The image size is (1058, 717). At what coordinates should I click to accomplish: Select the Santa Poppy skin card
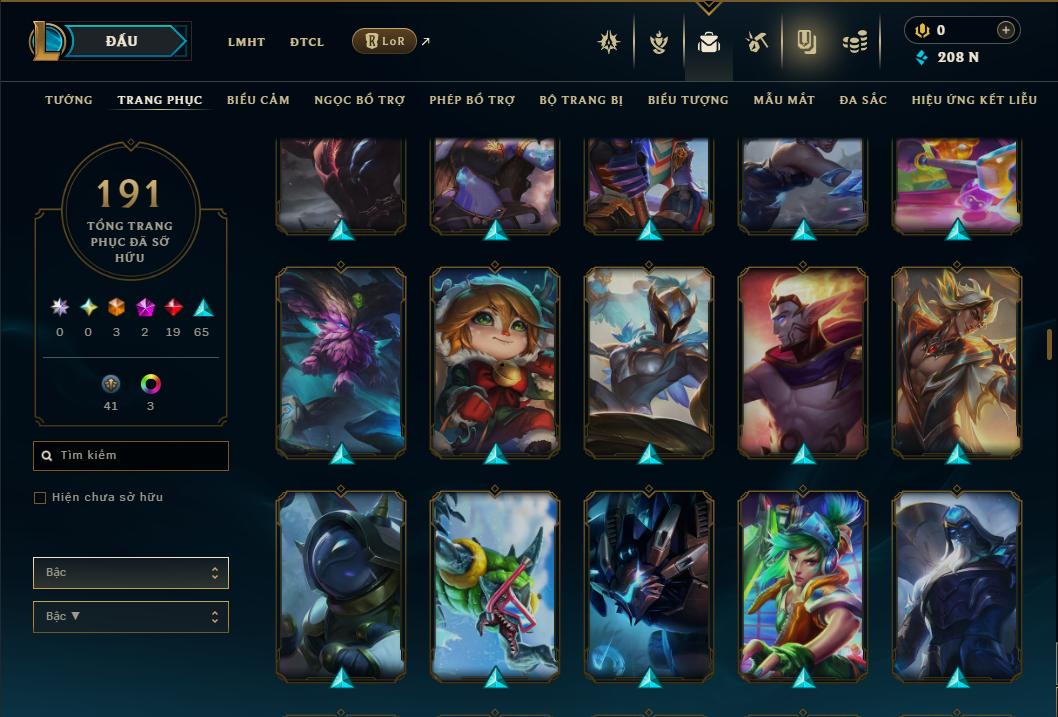[495, 362]
